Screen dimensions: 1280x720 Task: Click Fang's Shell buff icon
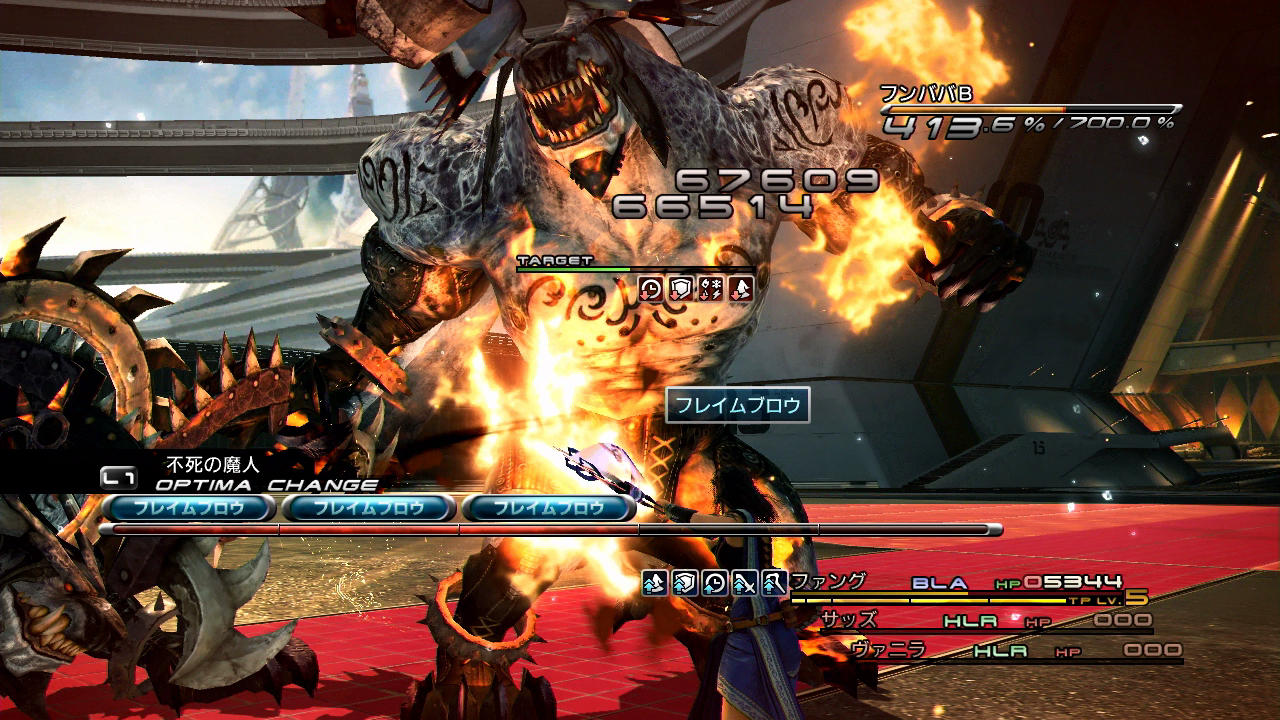(x=654, y=582)
